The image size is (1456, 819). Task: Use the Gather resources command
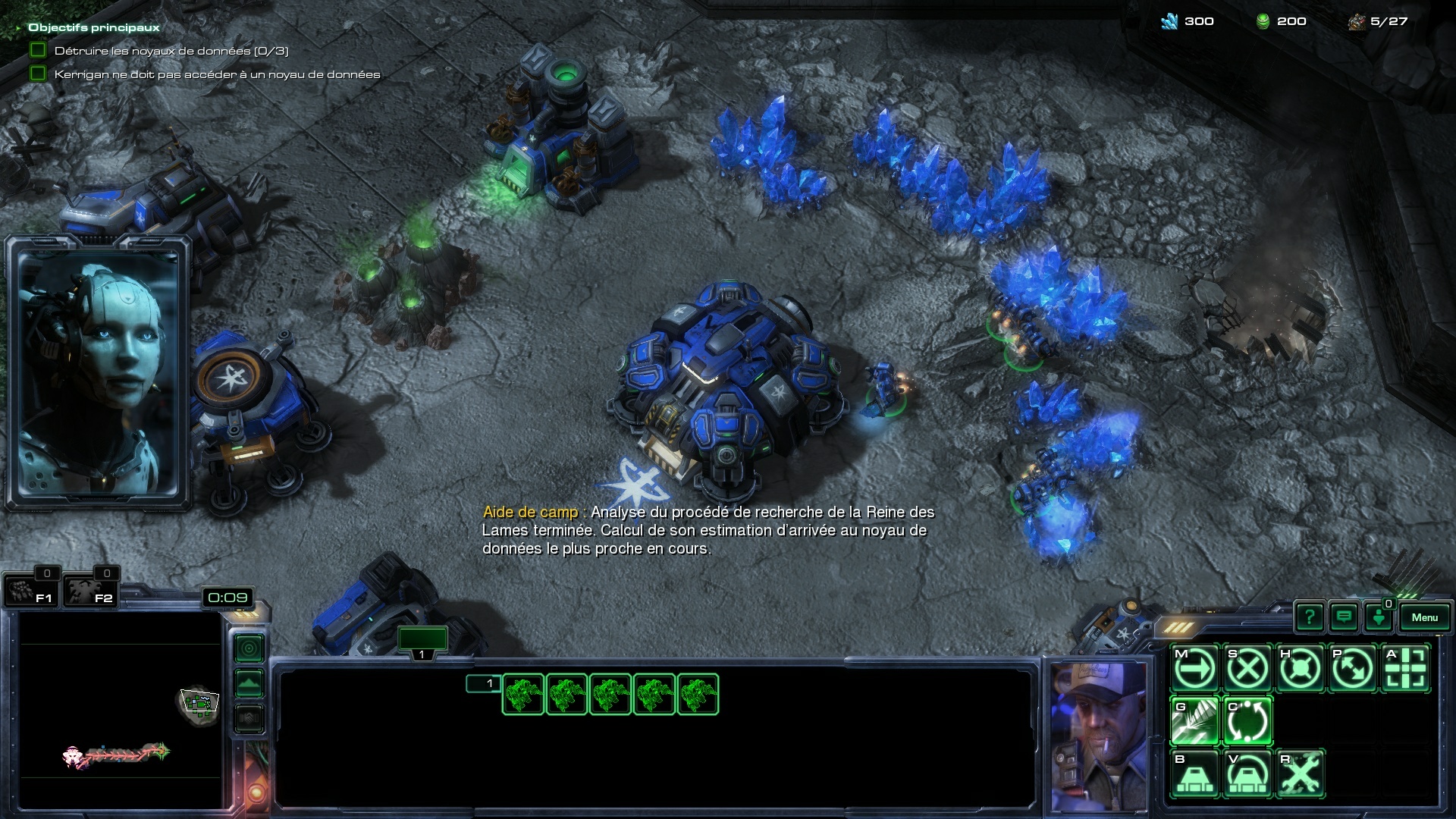point(1194,721)
